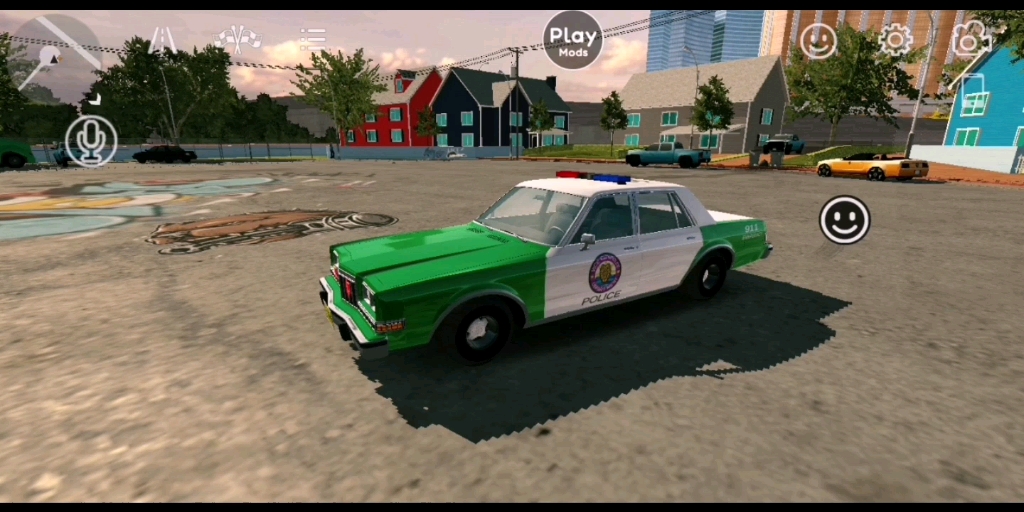Viewport: 1024px width, 512px height.
Task: Switch camera view with the camera icon
Action: pos(970,39)
